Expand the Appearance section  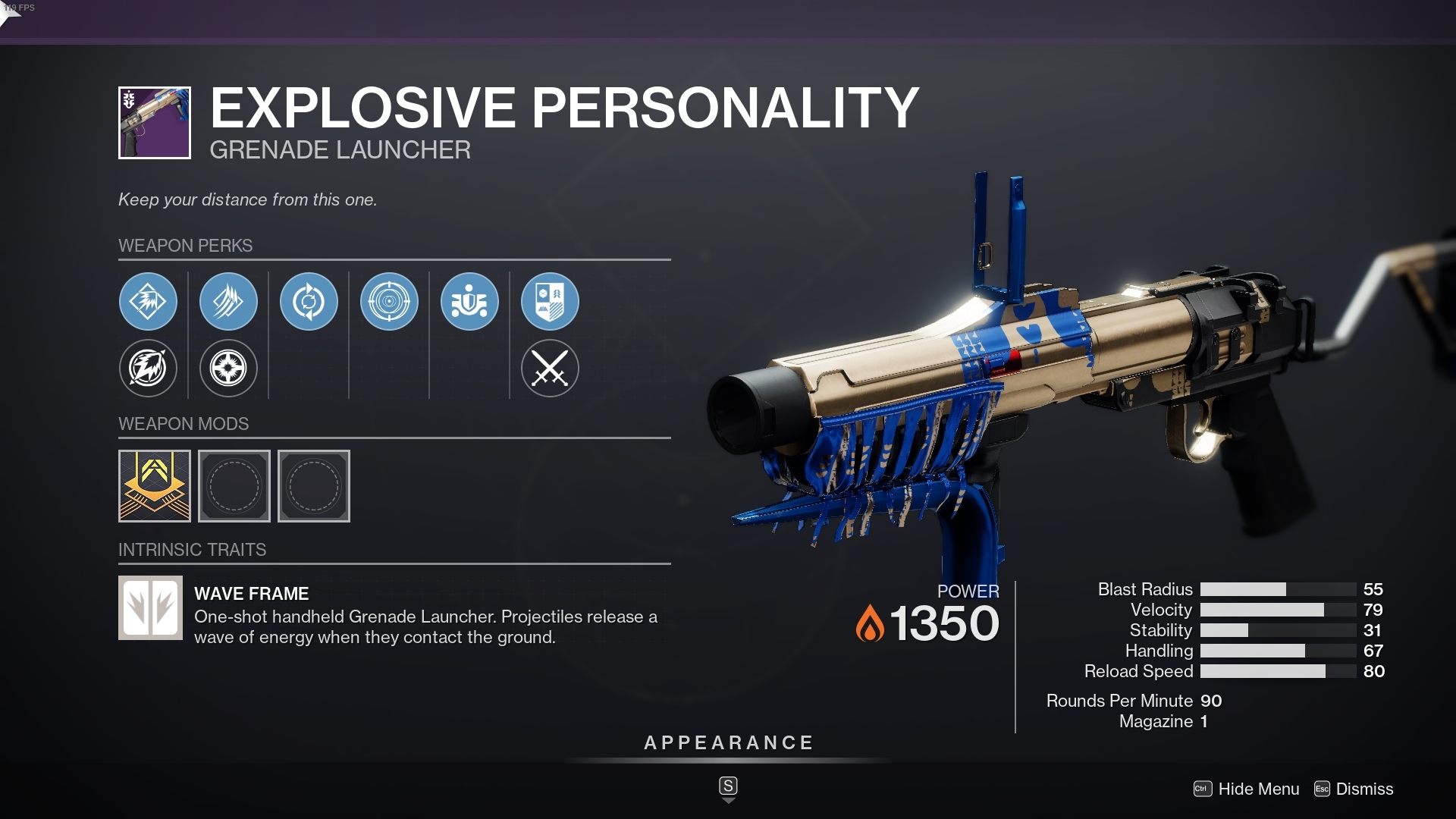(x=727, y=742)
